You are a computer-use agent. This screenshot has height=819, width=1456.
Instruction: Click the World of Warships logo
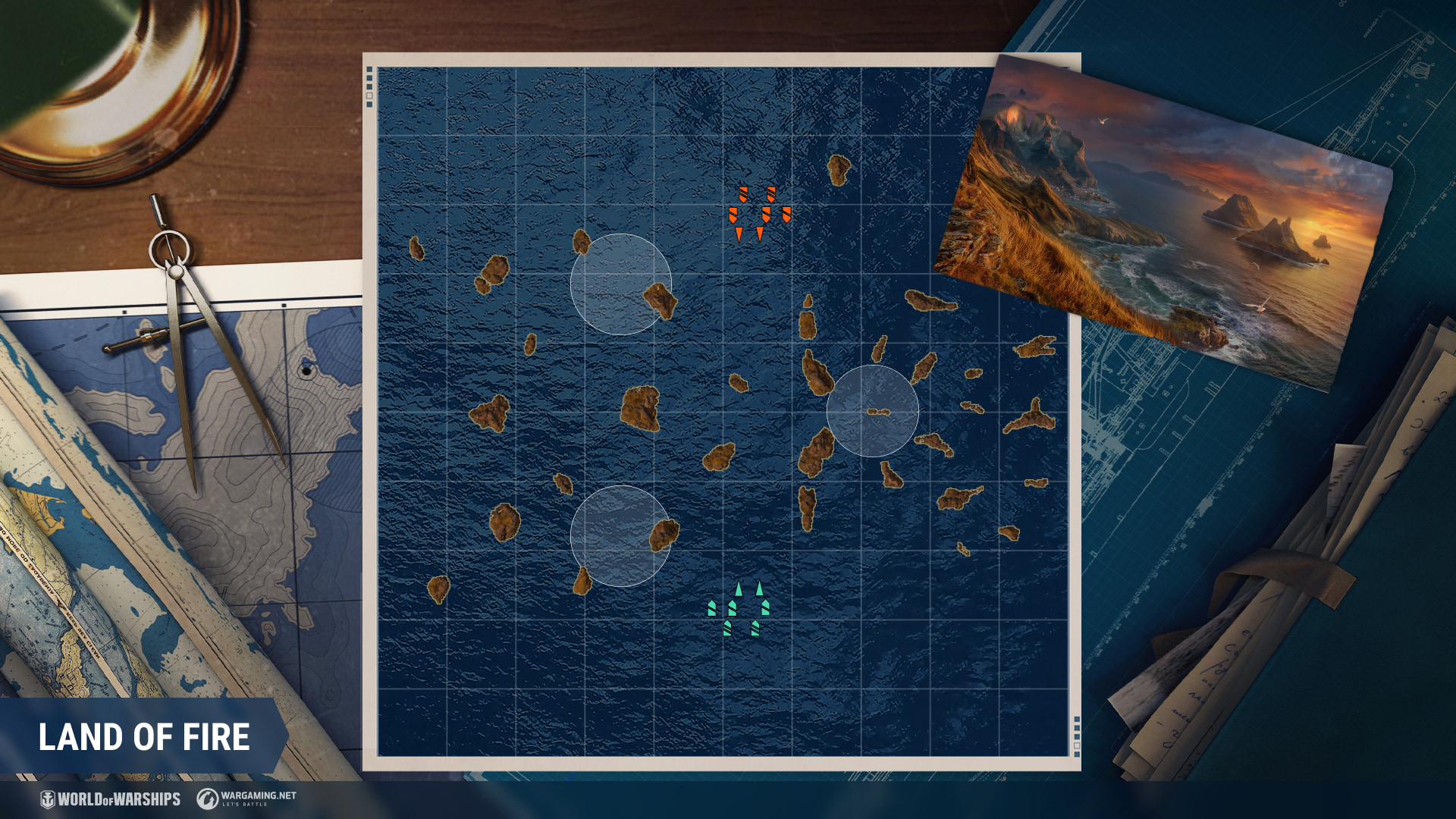(111, 799)
